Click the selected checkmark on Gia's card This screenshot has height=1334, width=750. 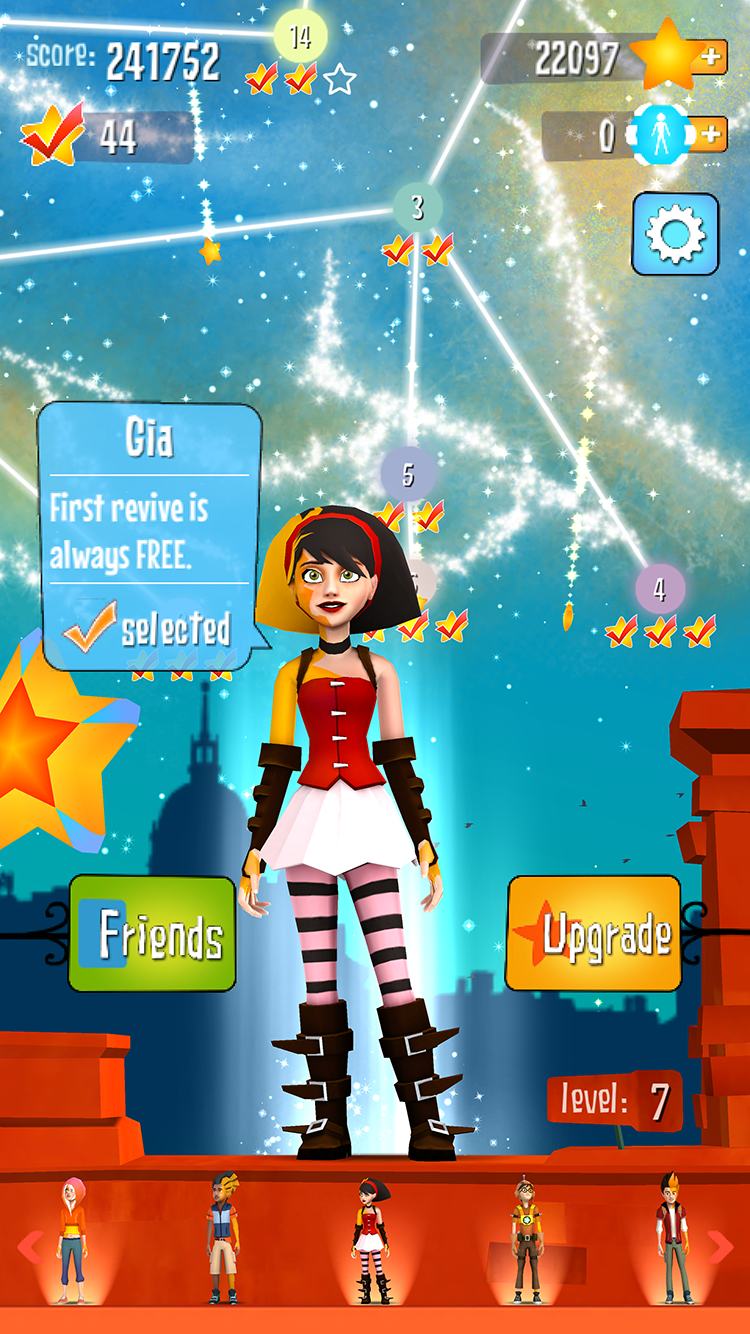pos(90,626)
